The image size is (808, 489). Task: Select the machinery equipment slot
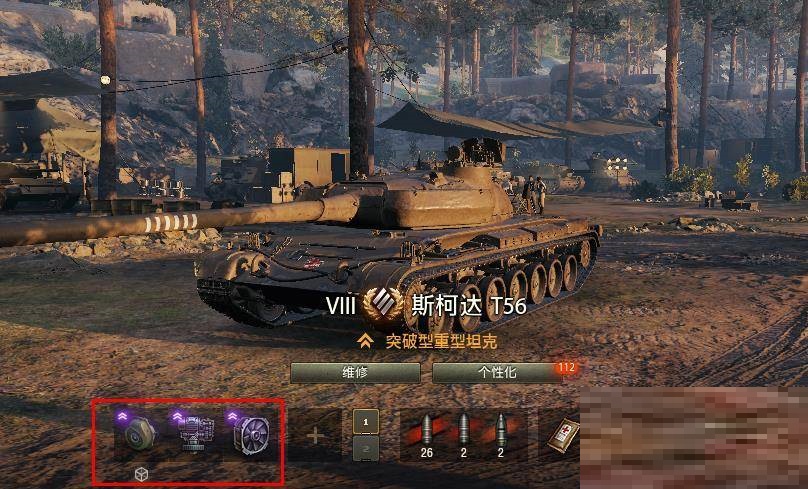[x=193, y=434]
